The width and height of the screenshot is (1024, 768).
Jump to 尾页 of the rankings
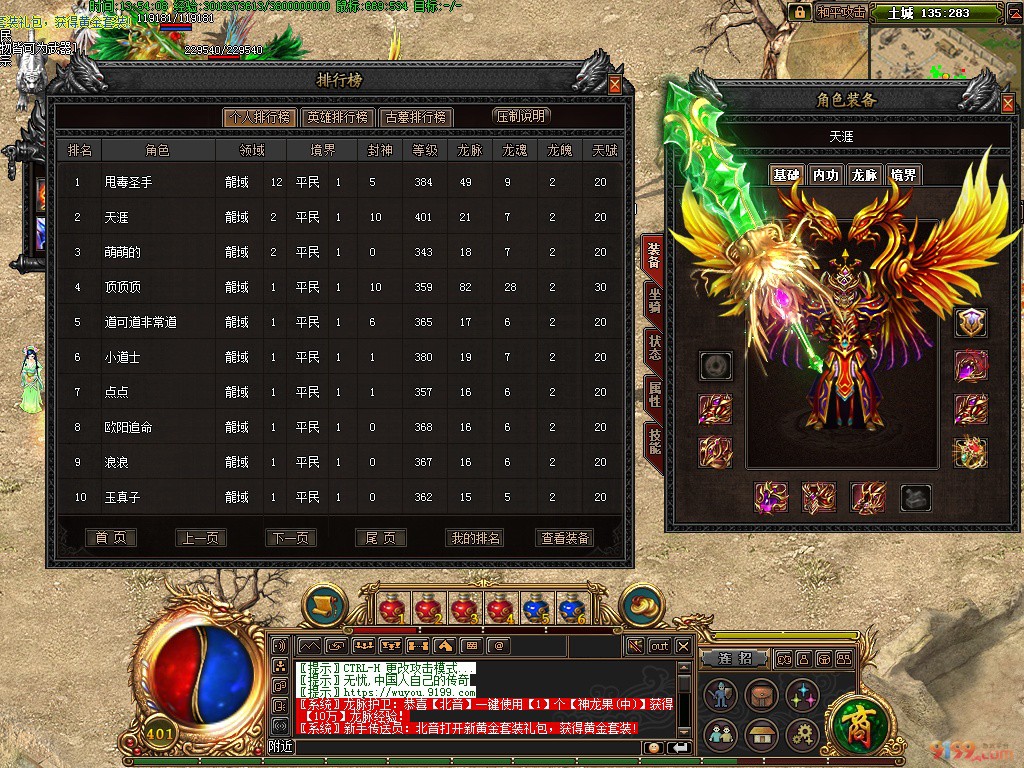pyautogui.click(x=380, y=538)
